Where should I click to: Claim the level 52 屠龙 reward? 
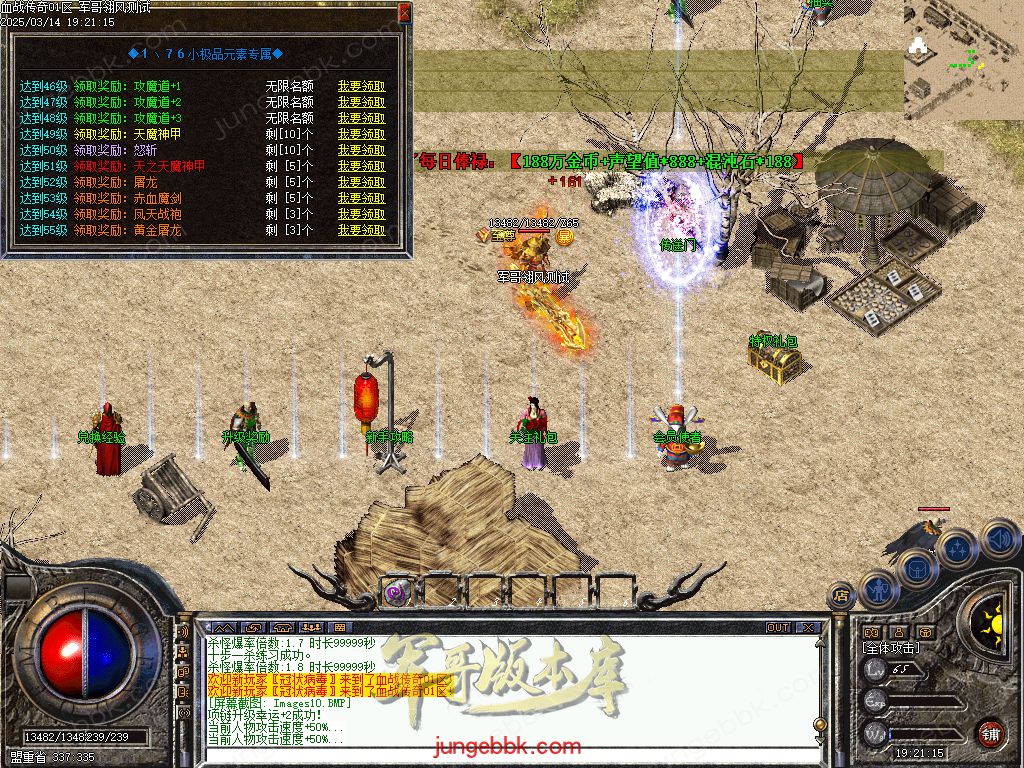coord(361,182)
